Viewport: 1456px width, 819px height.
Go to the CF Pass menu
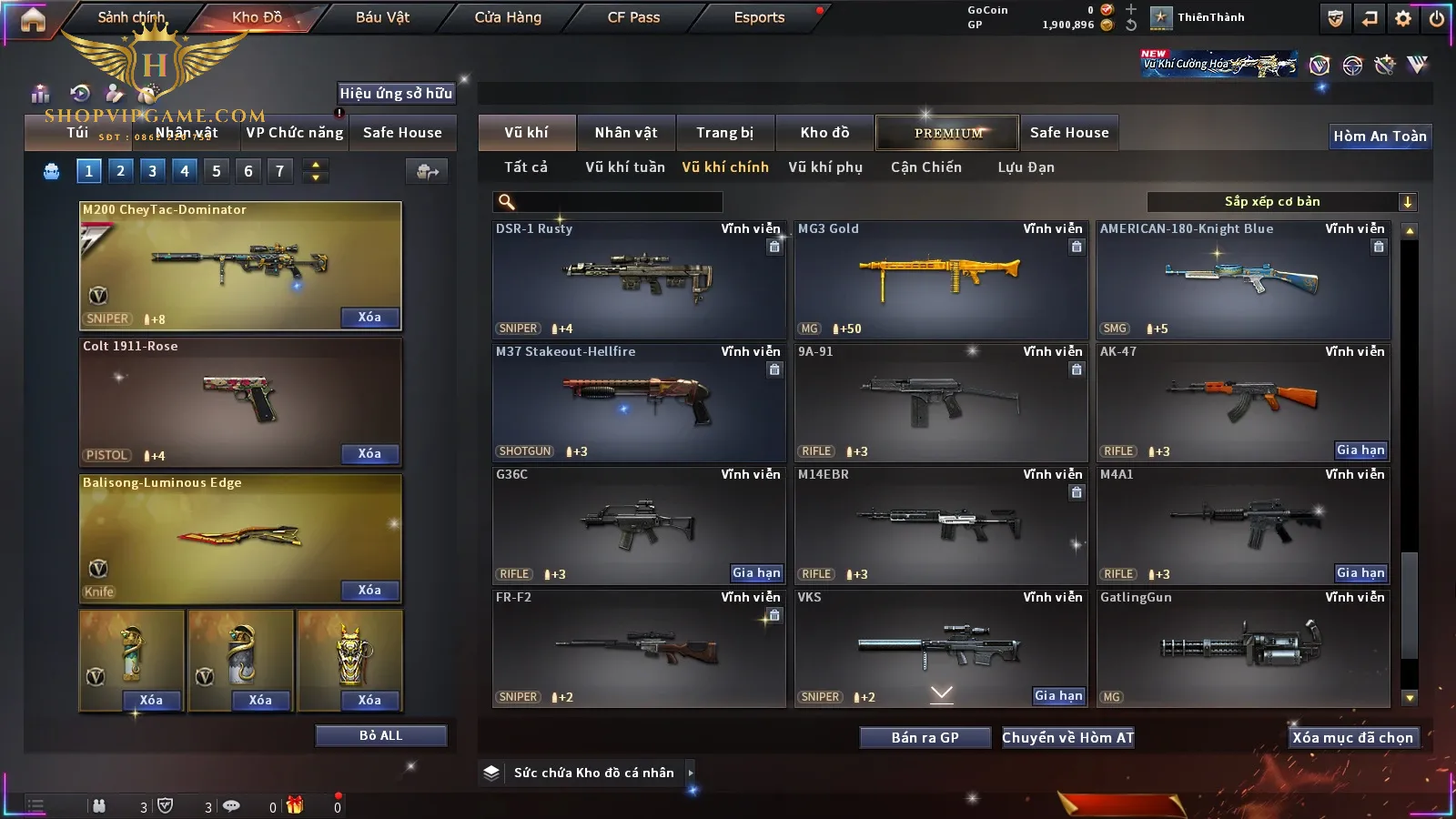tap(633, 17)
